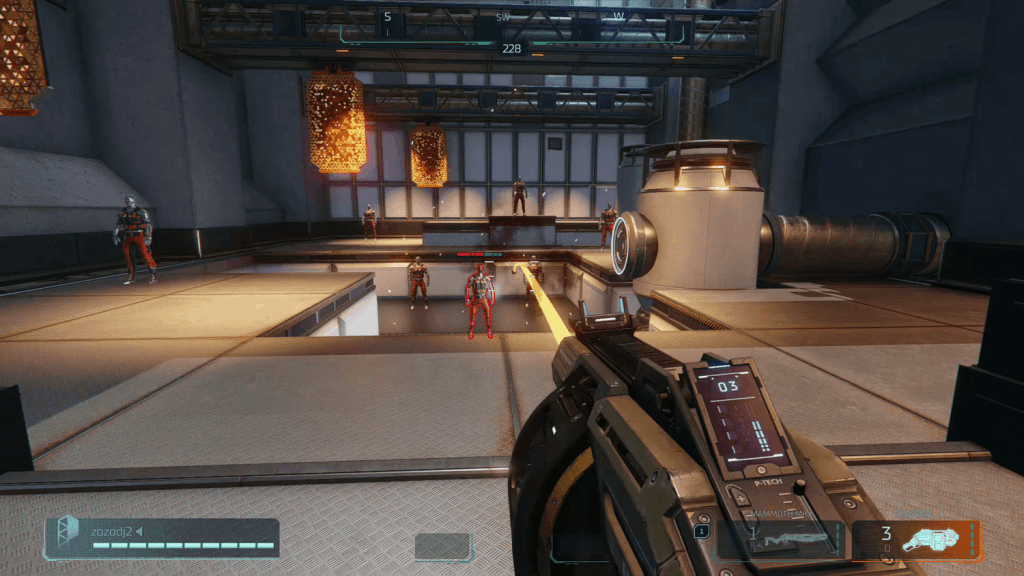Choose the orange highlighted weapon slot
This screenshot has height=576, width=1024.
point(917,539)
